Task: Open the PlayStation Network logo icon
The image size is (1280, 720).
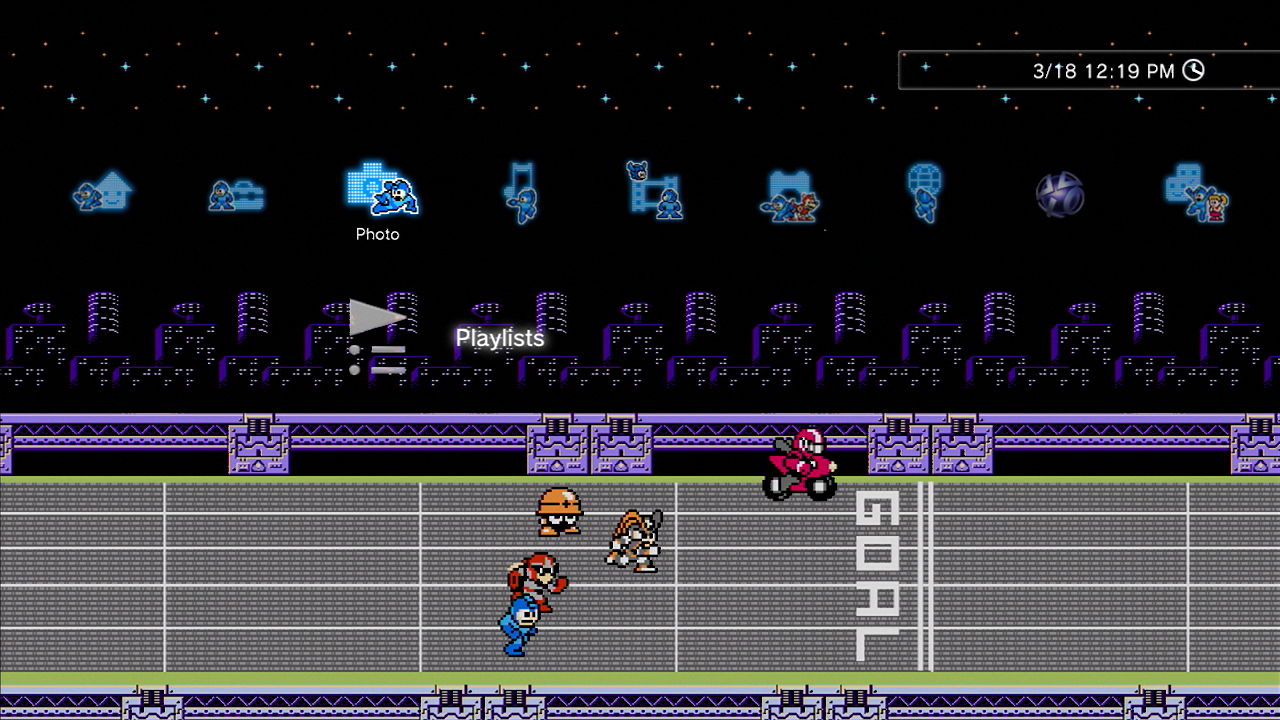Action: [1060, 193]
